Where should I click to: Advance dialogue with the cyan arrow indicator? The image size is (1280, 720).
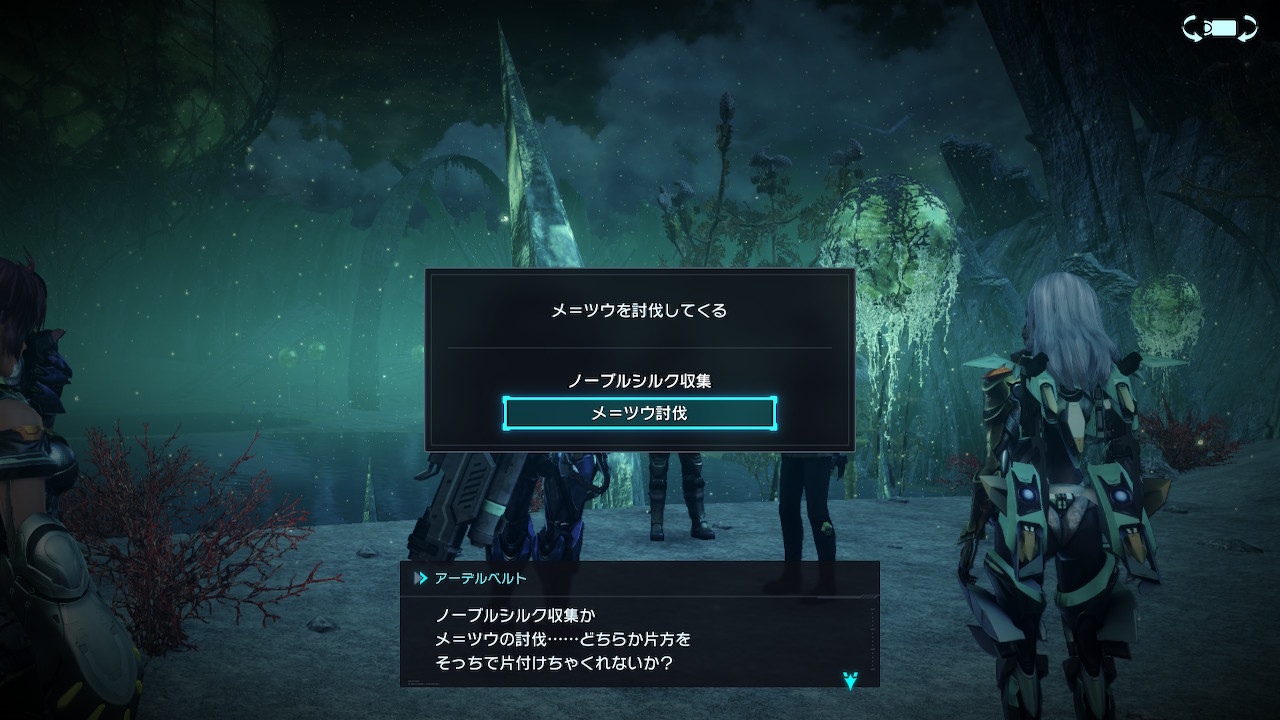click(x=850, y=682)
